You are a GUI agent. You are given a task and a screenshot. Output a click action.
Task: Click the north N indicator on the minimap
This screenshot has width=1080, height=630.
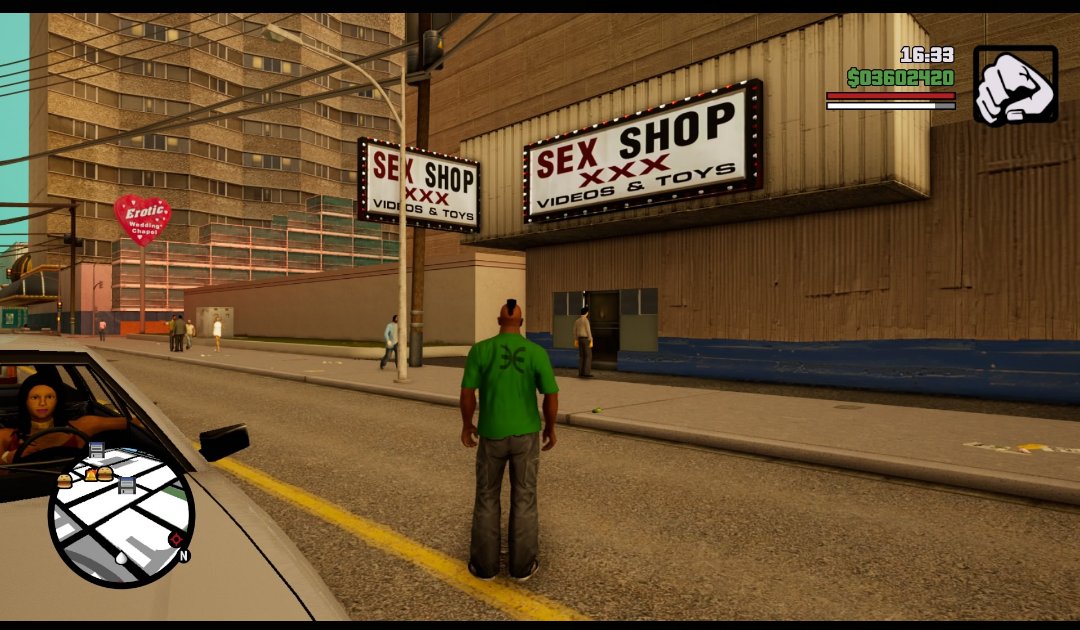tap(184, 555)
